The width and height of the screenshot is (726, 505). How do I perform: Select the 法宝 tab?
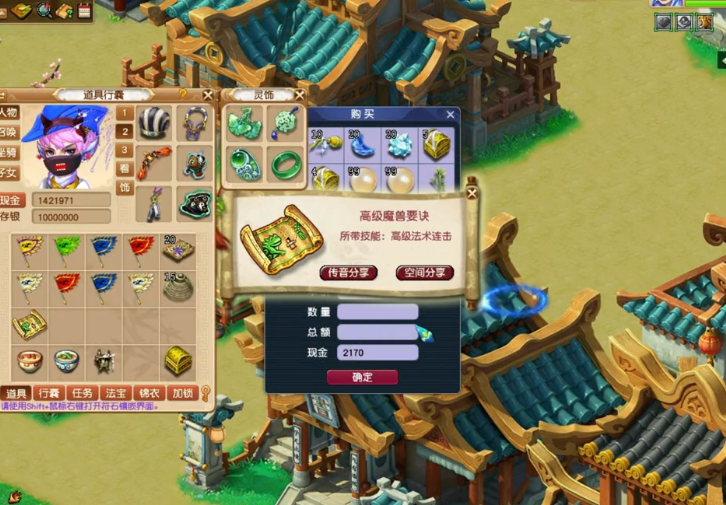pos(115,393)
